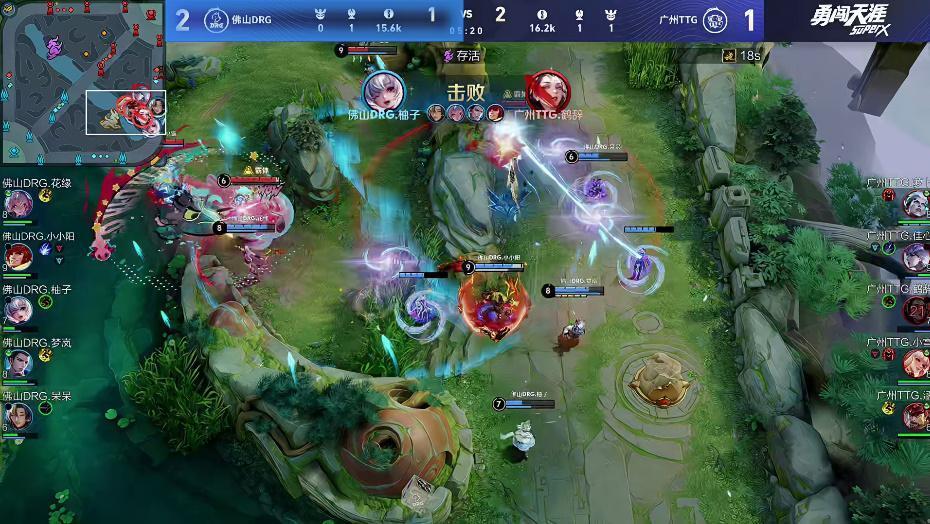Click the minimap in the corner
The image size is (930, 524).
click(82, 82)
